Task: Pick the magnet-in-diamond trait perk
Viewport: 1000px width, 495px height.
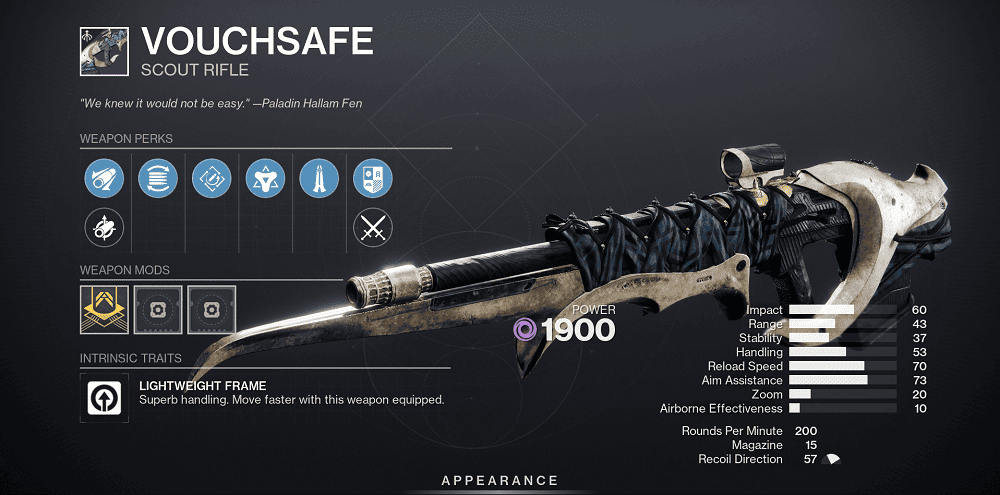Action: (x=212, y=179)
